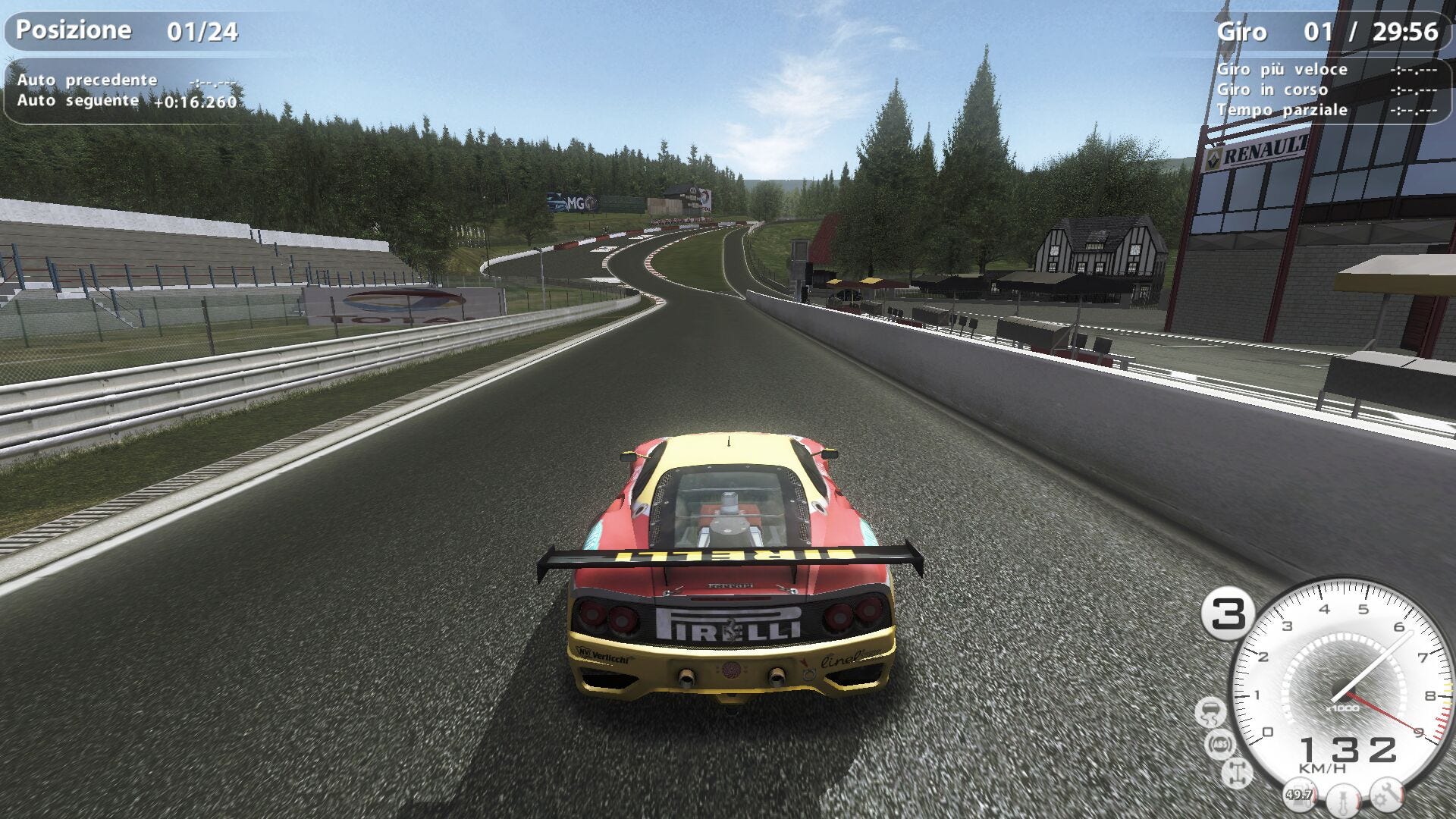Viewport: 1456px width, 819px height.
Task: Select the engine piston status icon
Action: 1342,798
